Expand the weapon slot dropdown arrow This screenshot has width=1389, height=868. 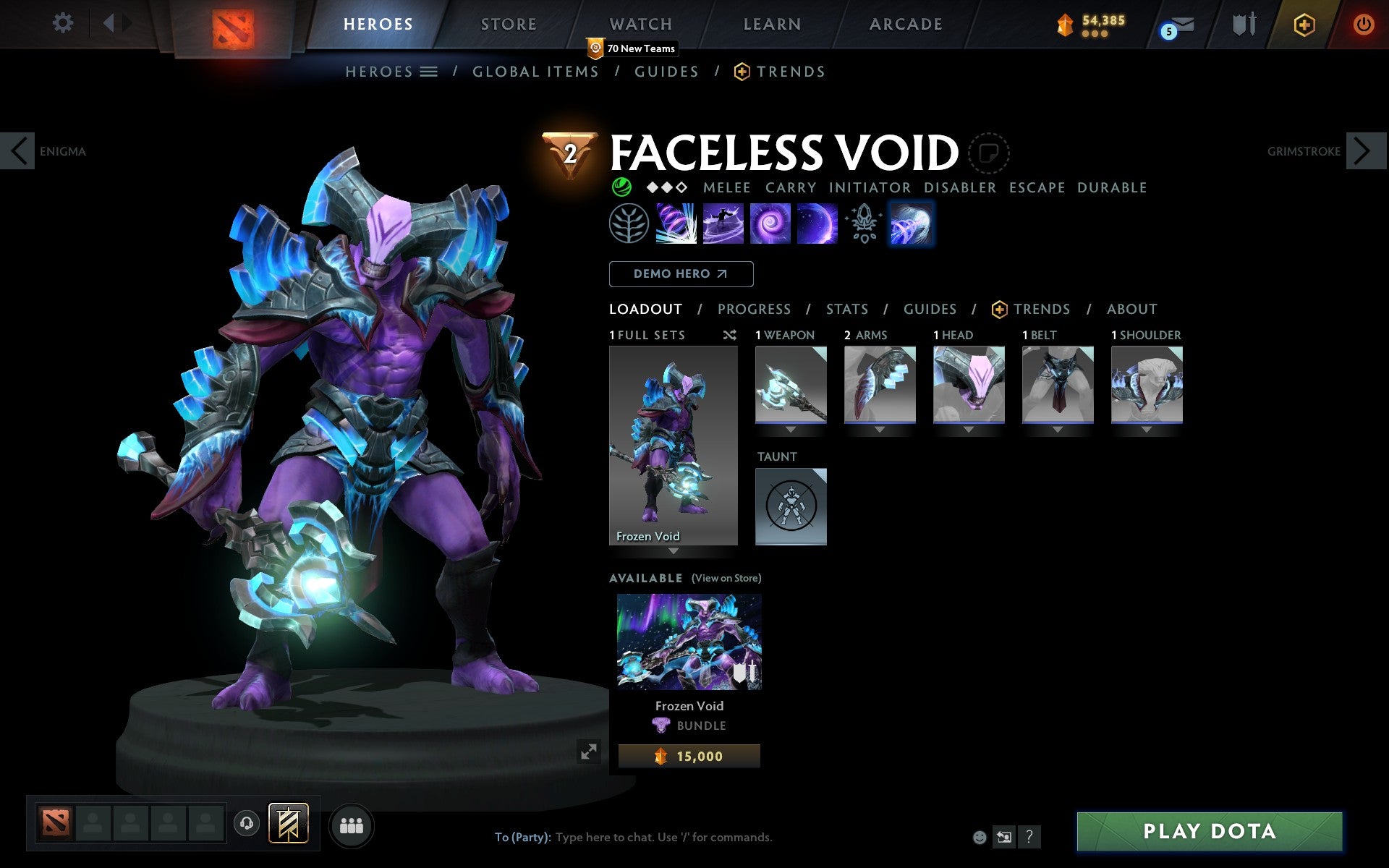pyautogui.click(x=789, y=428)
